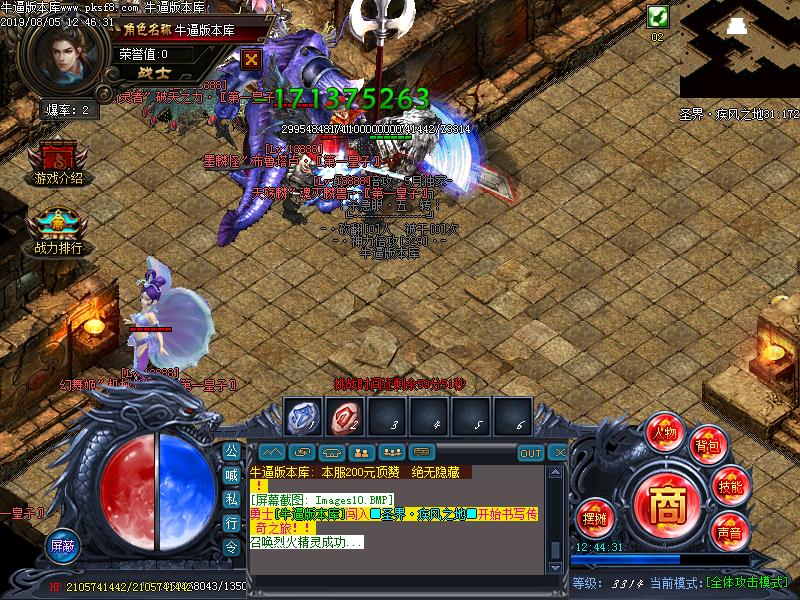Open the 摆摊 stall button
This screenshot has width=800, height=600.
[x=595, y=517]
